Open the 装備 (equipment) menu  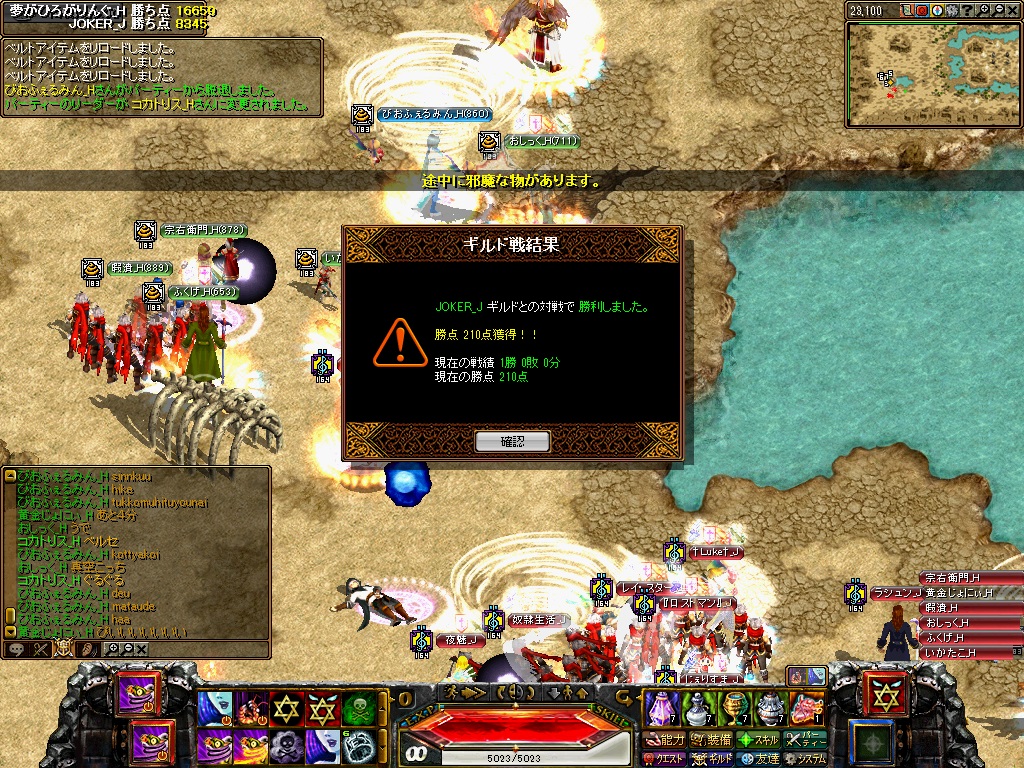[710, 740]
